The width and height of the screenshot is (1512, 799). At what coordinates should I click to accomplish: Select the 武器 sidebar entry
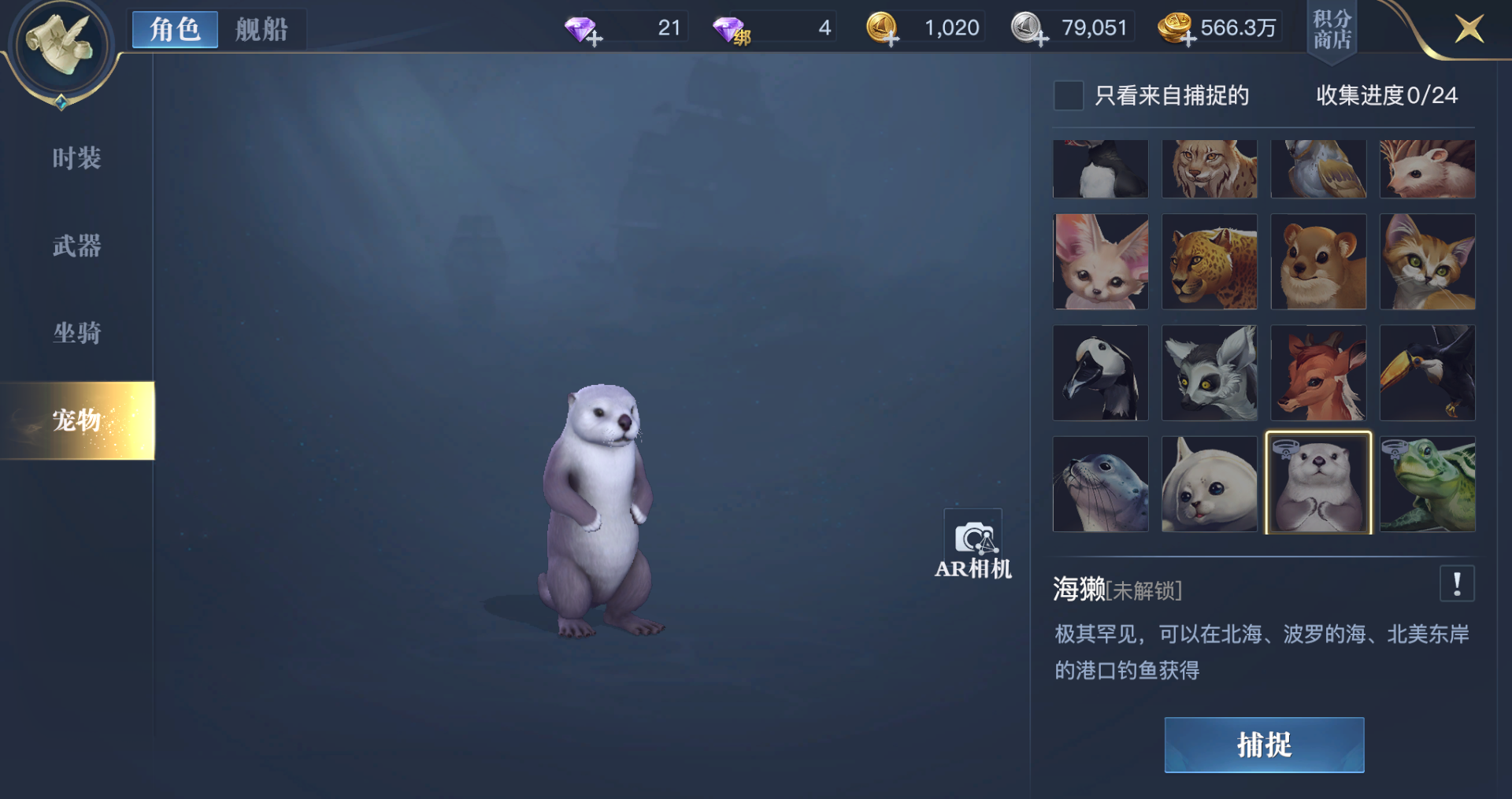(76, 246)
